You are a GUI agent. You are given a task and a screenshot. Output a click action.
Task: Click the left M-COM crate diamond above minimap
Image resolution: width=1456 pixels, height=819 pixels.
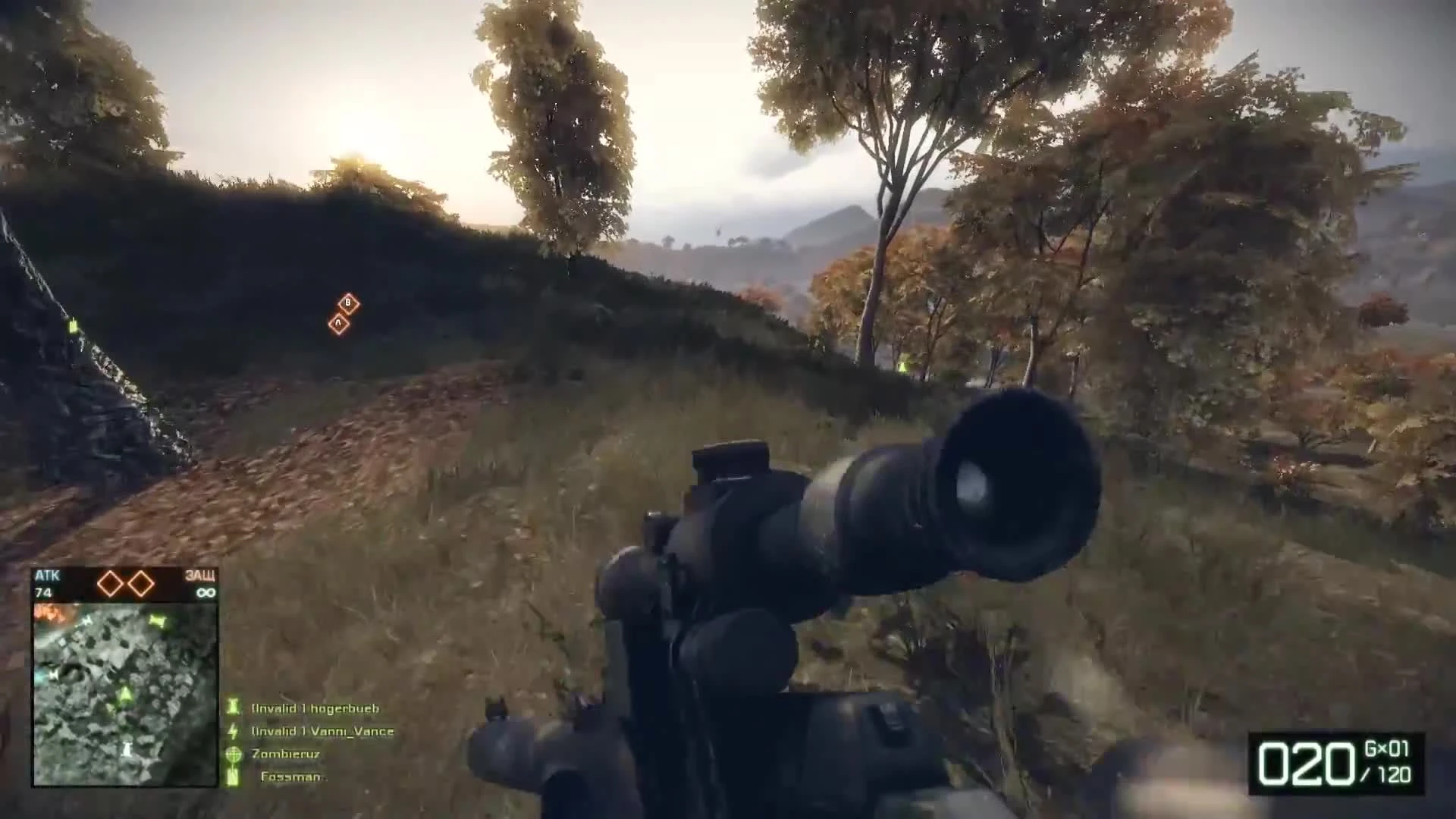[109, 582]
